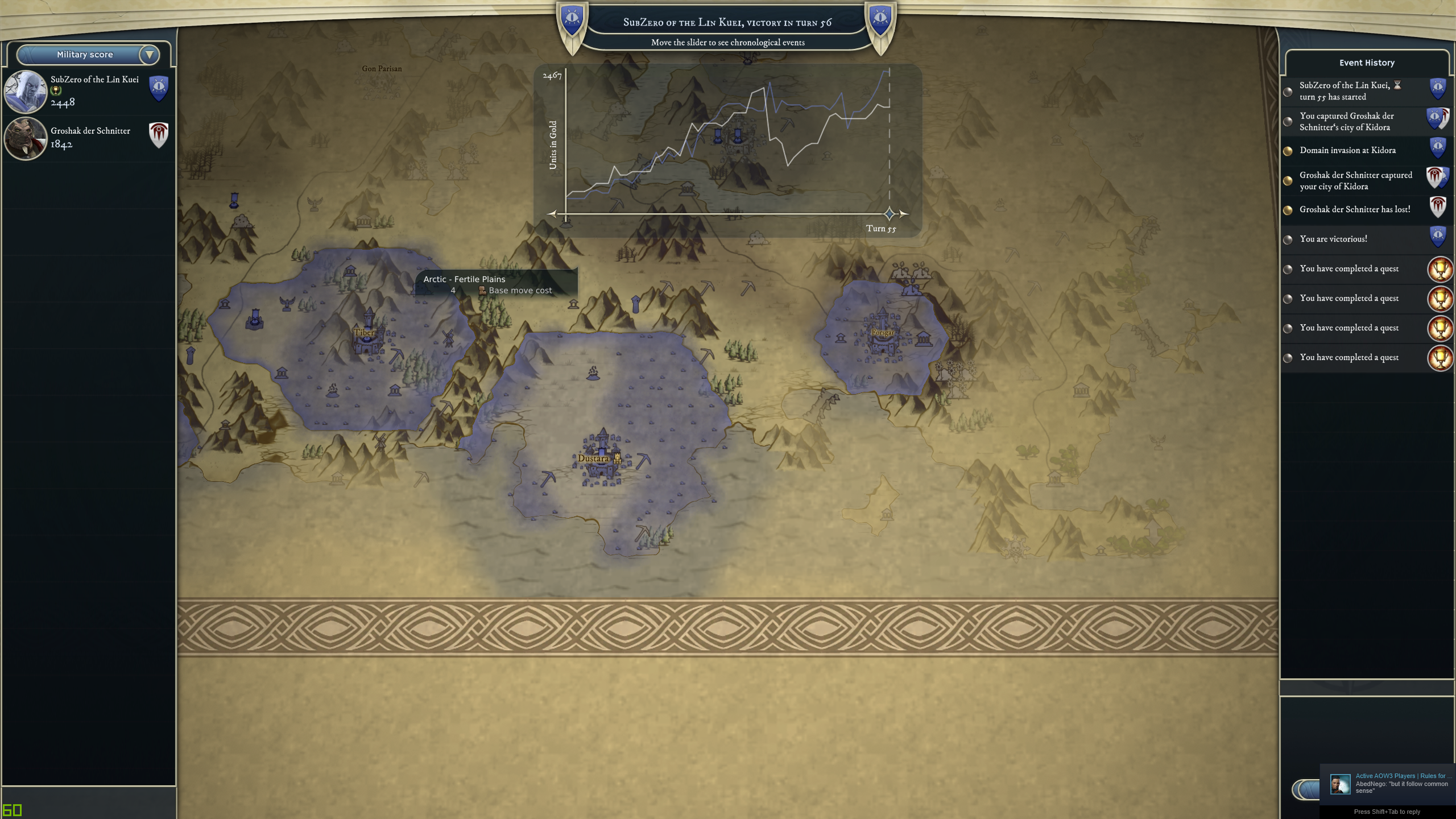Image resolution: width=1456 pixels, height=819 pixels.
Task: Grab the diamond turn slider handle
Action: tap(890, 214)
